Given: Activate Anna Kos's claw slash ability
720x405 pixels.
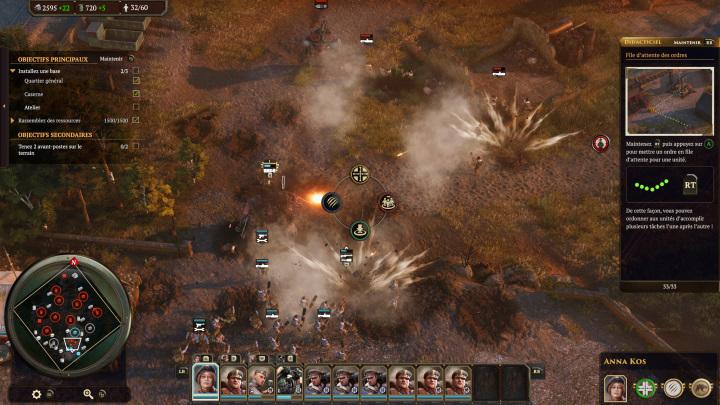Looking at the screenshot, I should coord(675,388).
